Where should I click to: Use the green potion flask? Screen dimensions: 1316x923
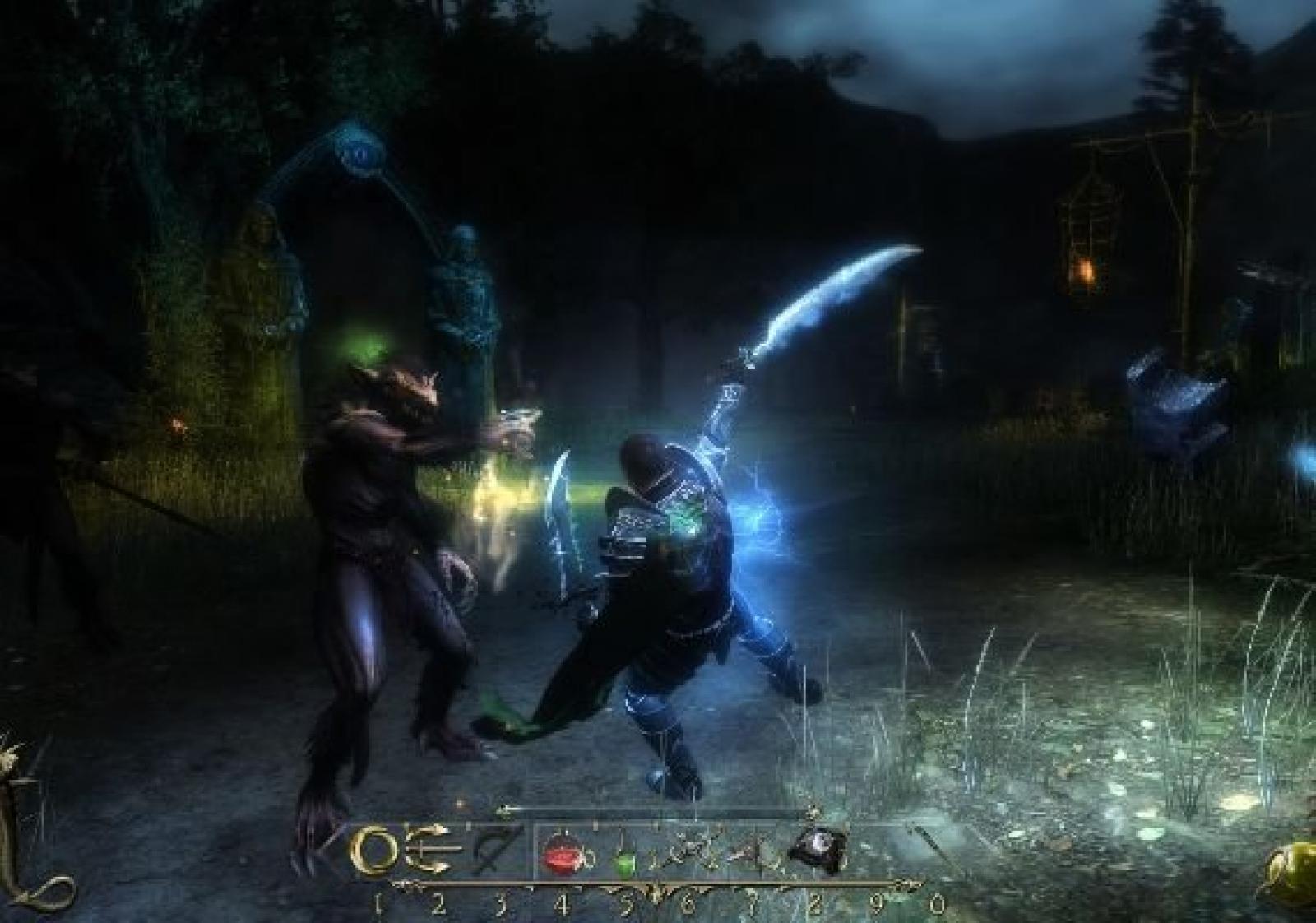coord(626,857)
